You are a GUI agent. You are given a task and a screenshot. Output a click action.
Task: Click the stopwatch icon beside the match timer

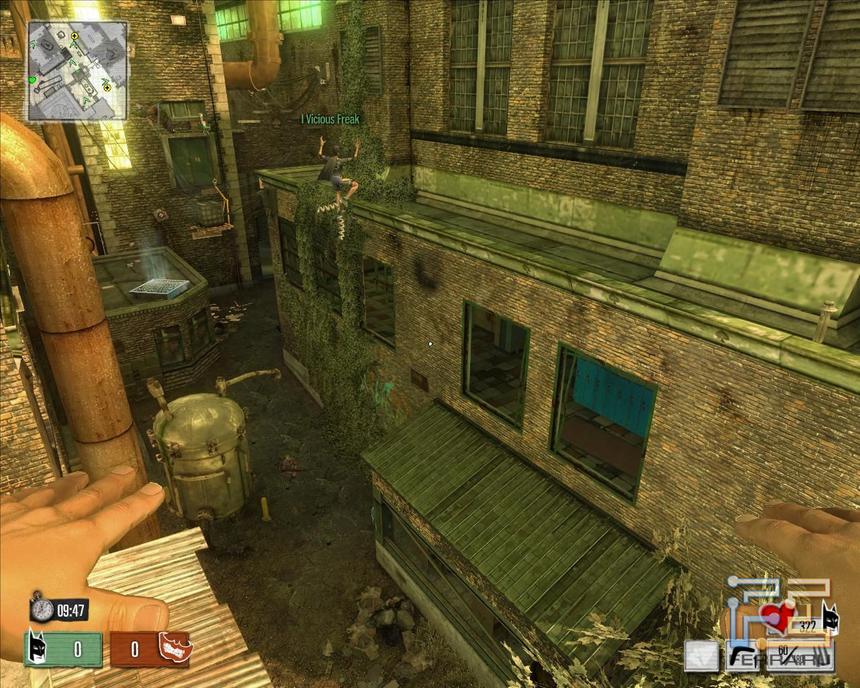tap(40, 608)
